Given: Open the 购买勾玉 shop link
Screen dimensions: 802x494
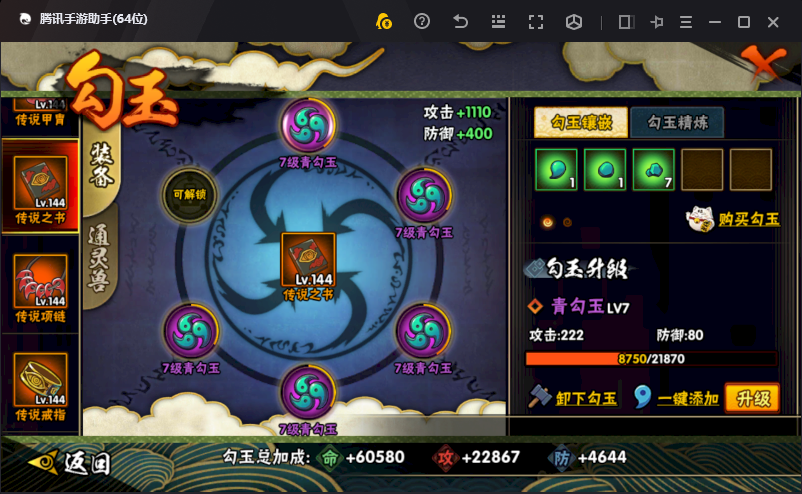Looking at the screenshot, I should tap(733, 219).
